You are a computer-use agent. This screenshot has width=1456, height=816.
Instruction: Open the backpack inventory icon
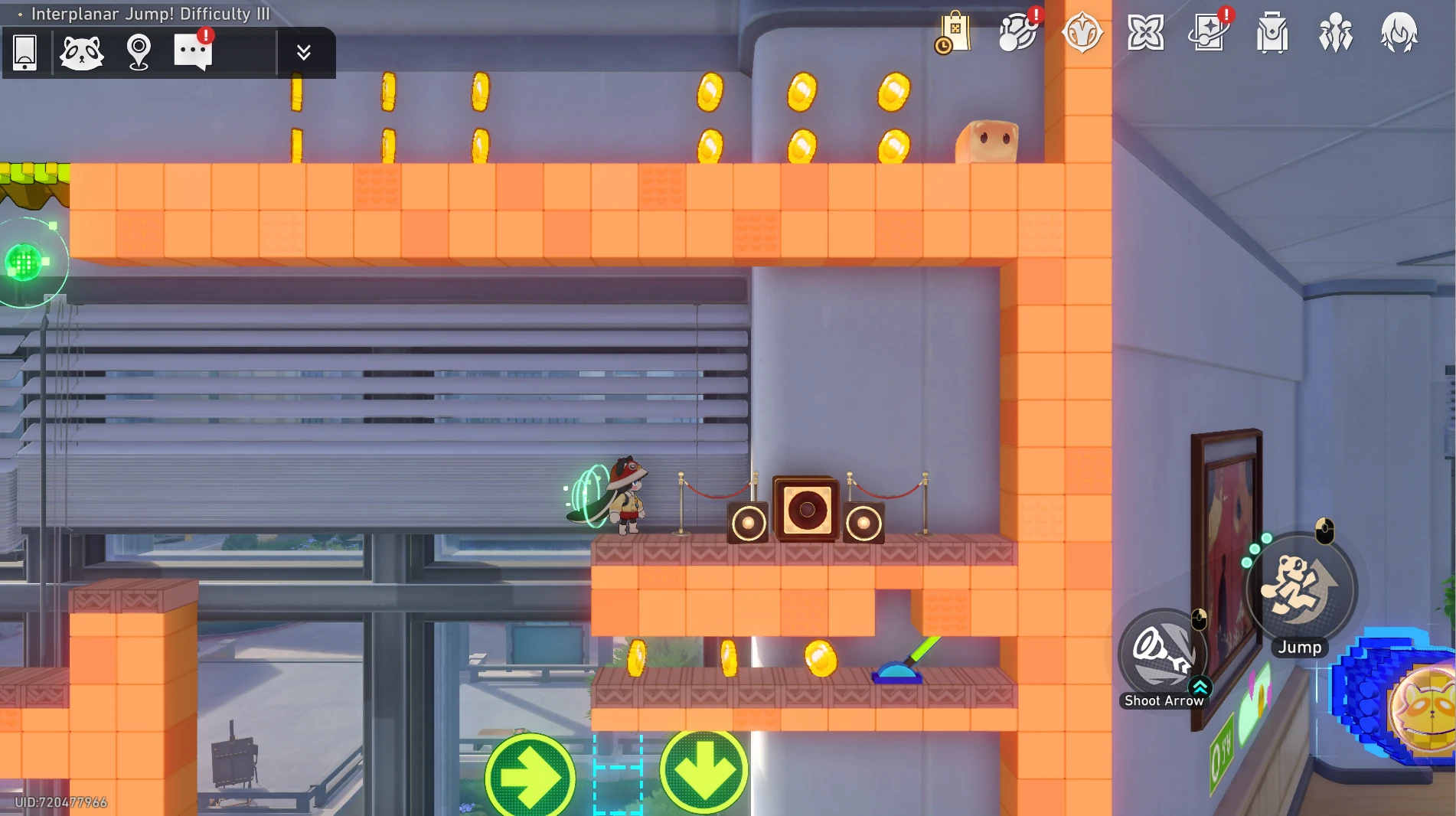[1272, 33]
